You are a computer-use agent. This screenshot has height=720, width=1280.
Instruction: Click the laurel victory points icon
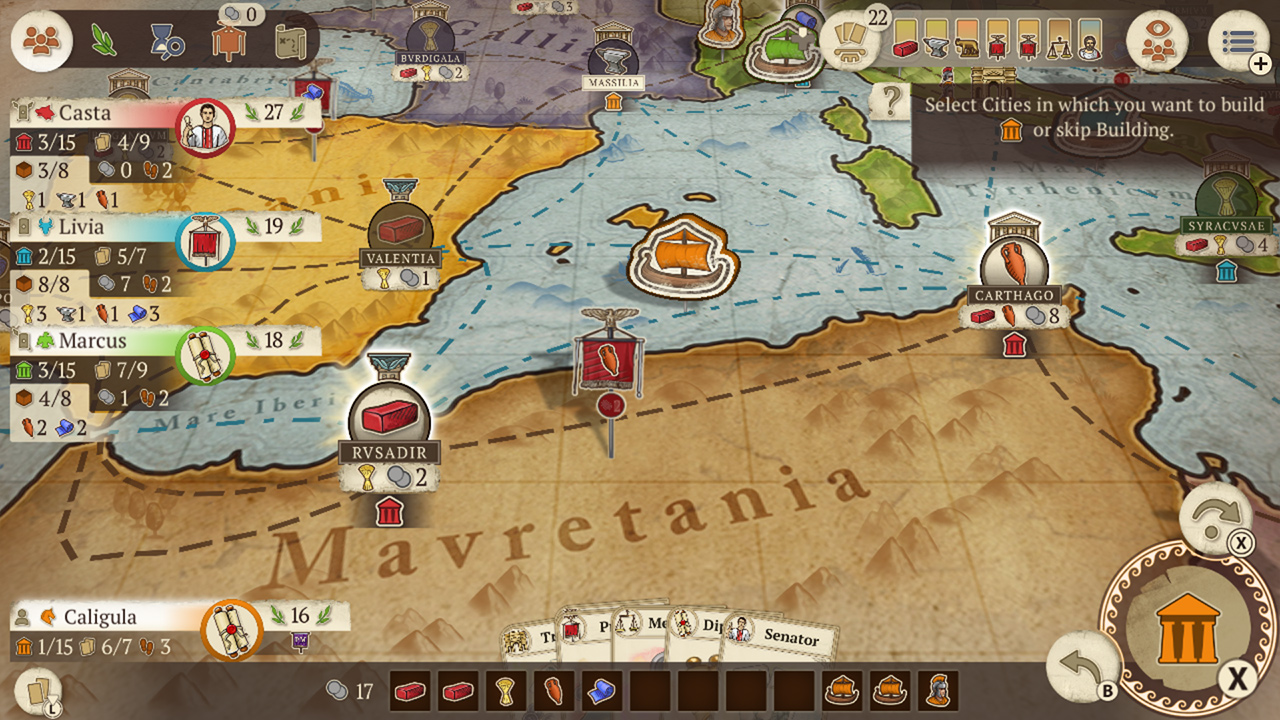click(x=103, y=40)
